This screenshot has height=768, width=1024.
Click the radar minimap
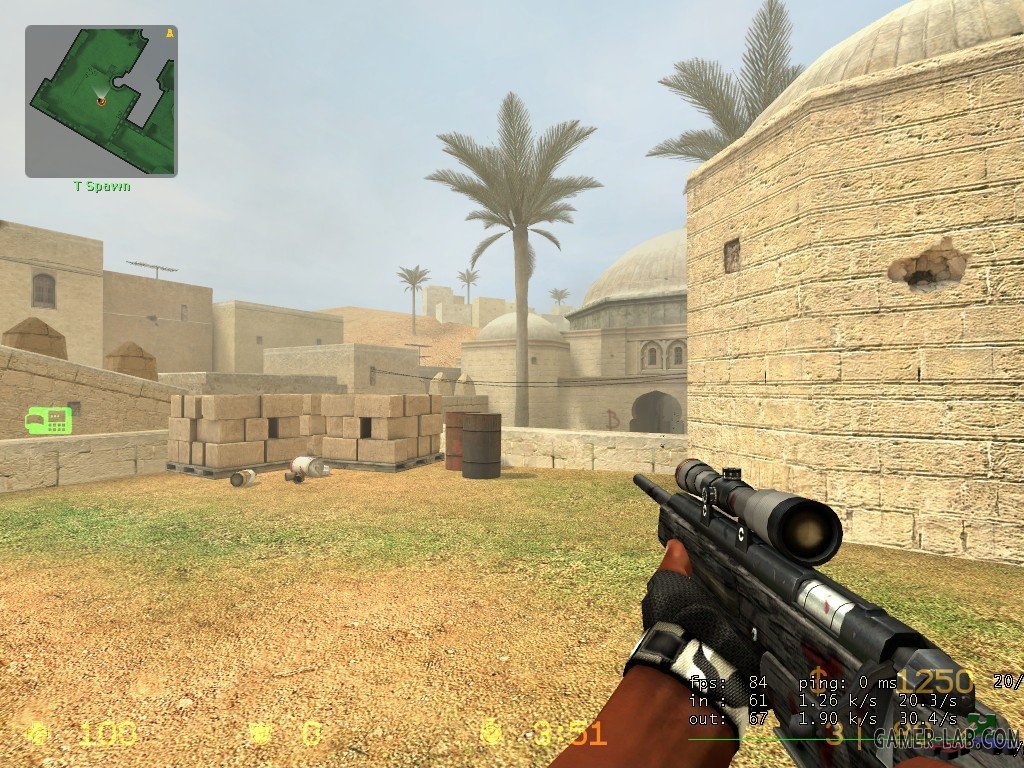pos(101,101)
